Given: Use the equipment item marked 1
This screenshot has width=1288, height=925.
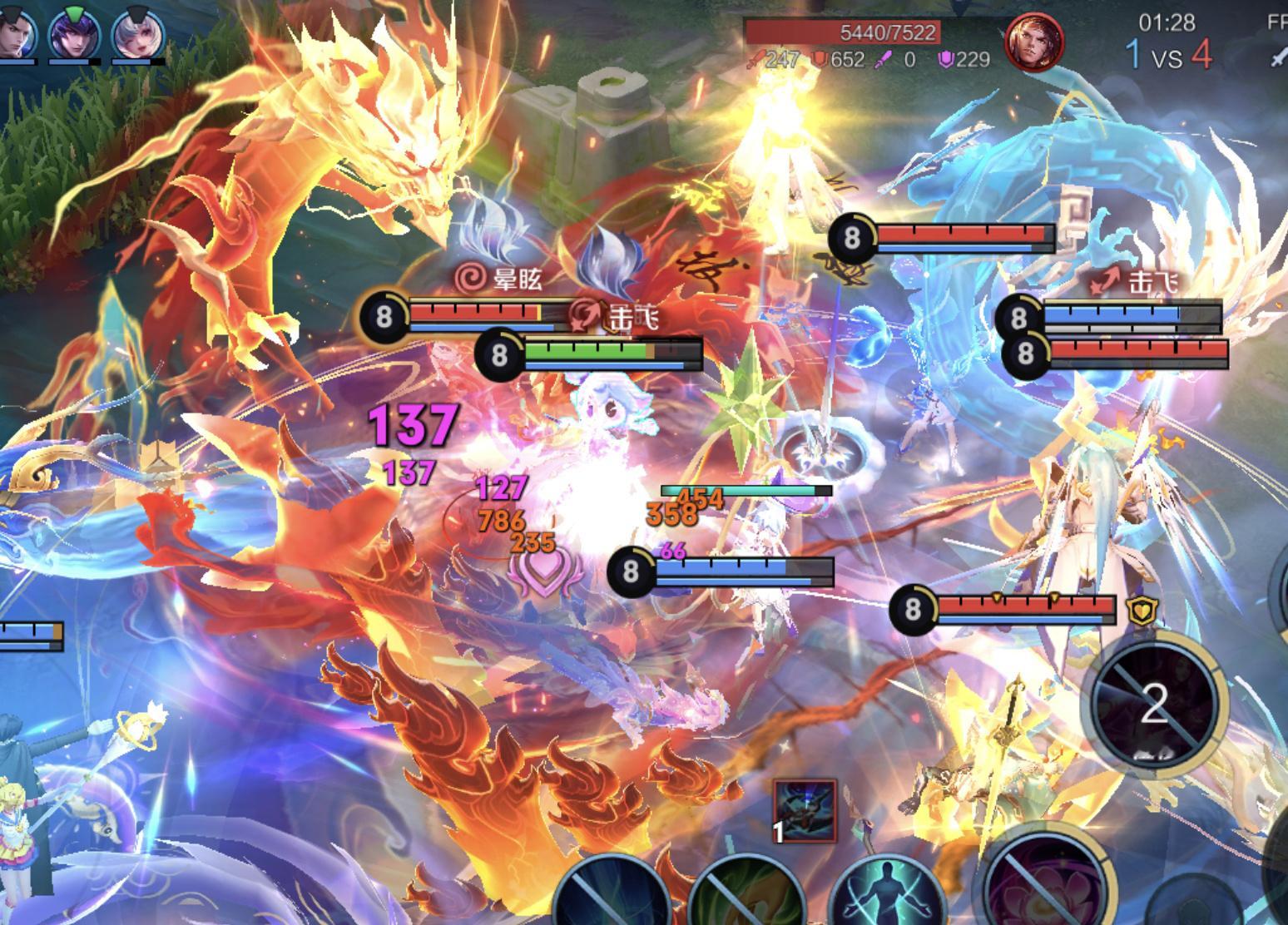Looking at the screenshot, I should pyautogui.click(x=804, y=811).
